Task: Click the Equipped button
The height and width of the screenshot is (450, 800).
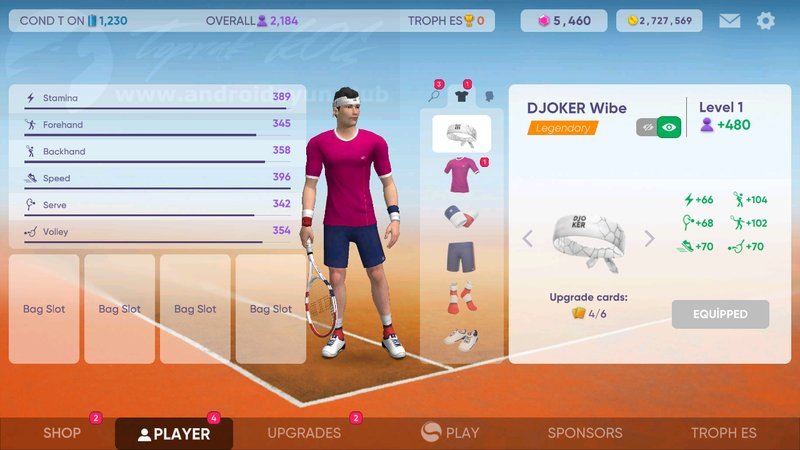Action: coord(720,314)
